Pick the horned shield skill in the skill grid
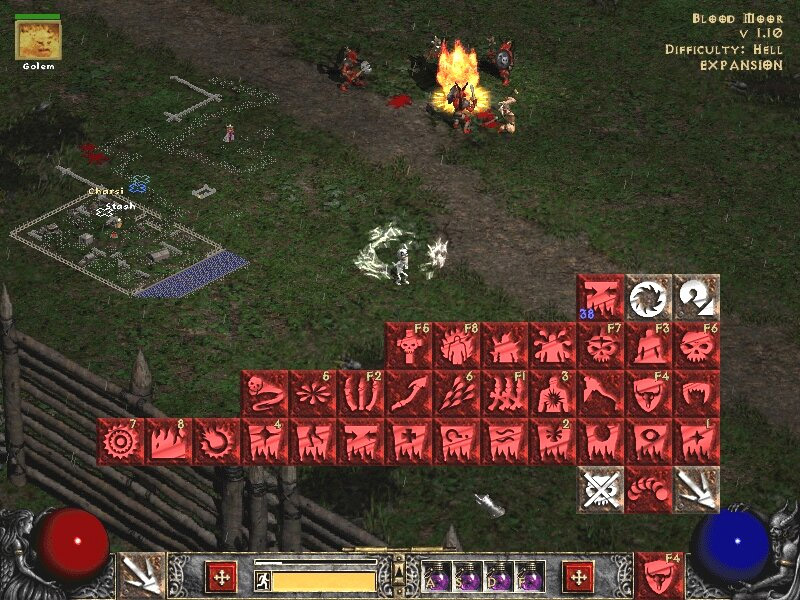 pyautogui.click(x=649, y=393)
